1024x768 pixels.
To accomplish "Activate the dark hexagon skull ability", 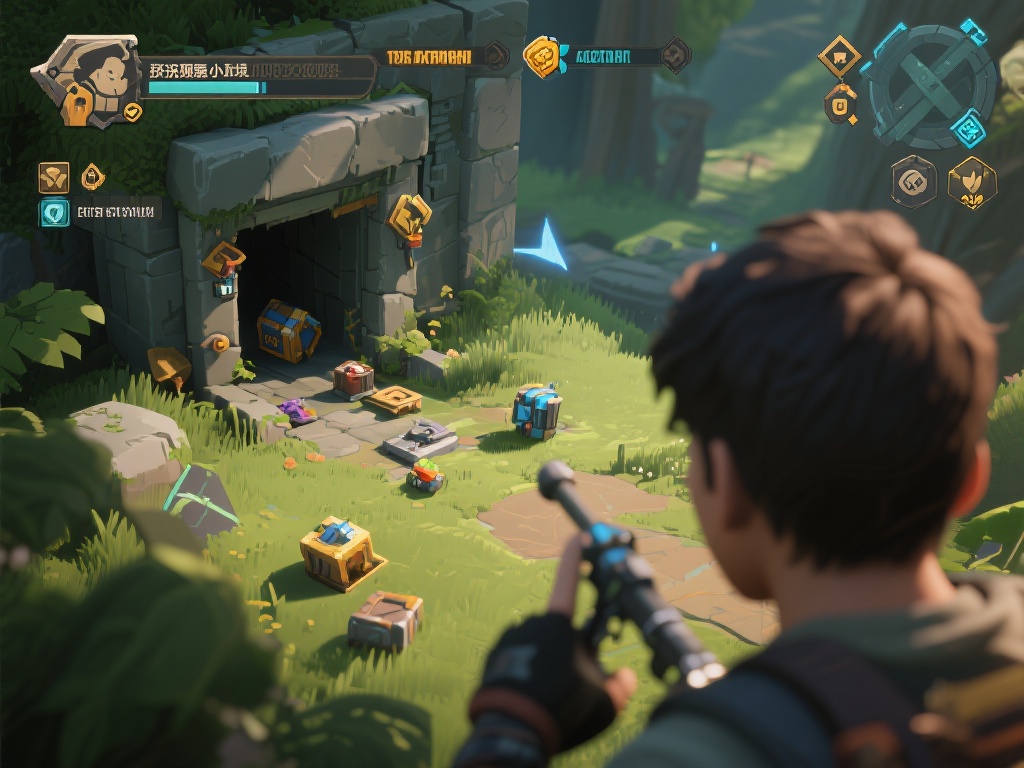I will coord(914,182).
